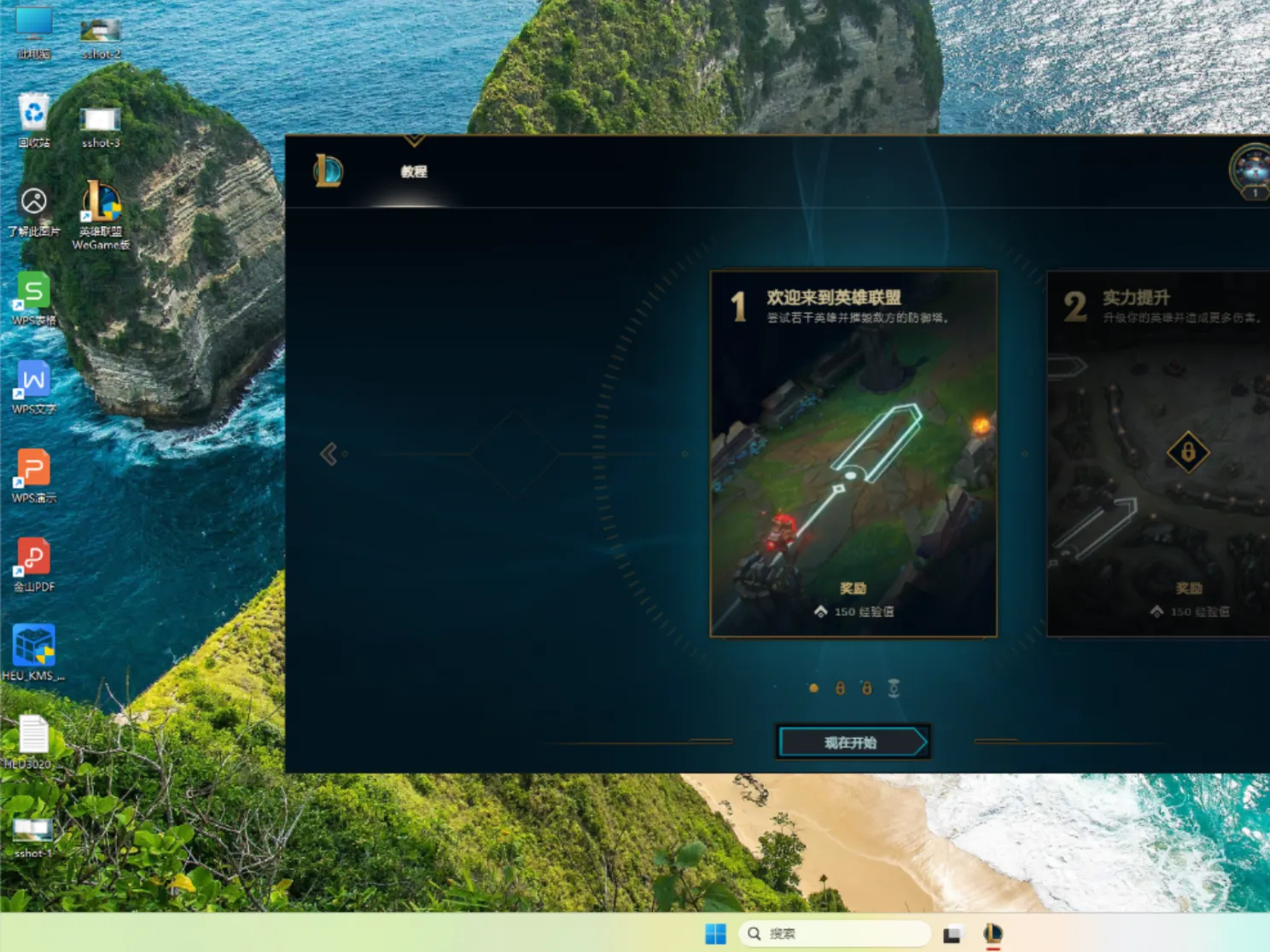Open HEU_KMS tool on the desktop
Screen dimensions: 1270x952
coord(32,646)
